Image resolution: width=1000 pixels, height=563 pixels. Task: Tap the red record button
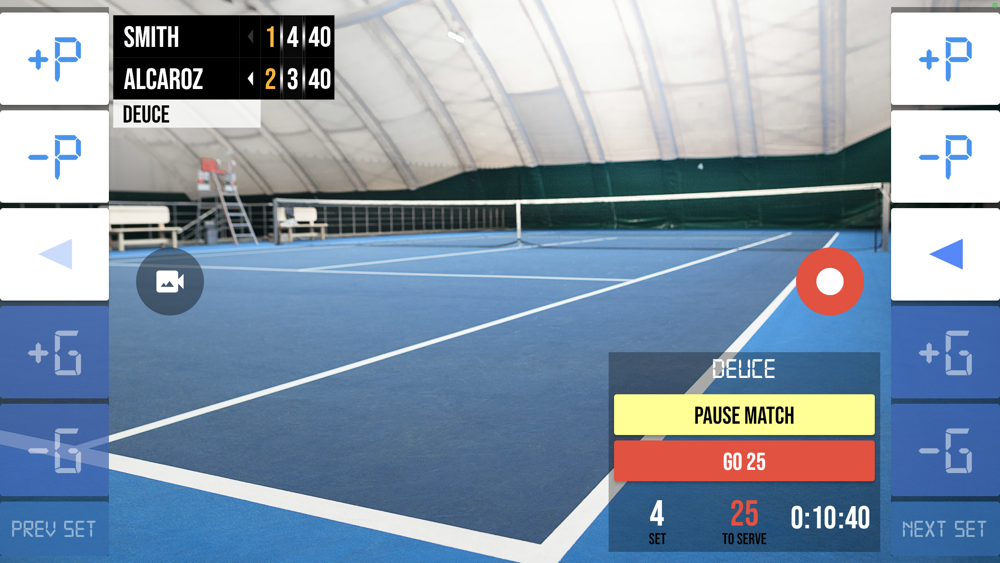tap(830, 282)
